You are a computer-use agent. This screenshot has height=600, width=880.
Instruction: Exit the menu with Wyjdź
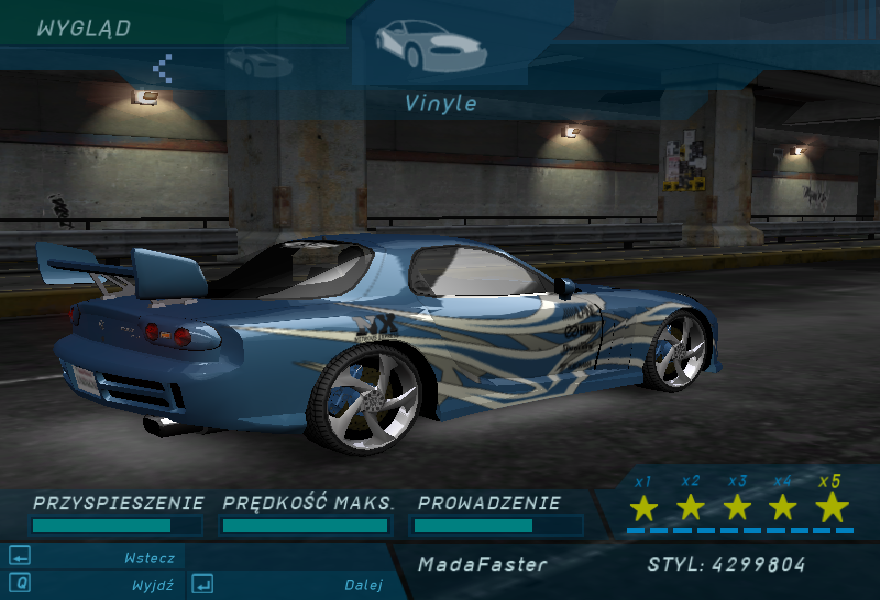[x=152, y=585]
